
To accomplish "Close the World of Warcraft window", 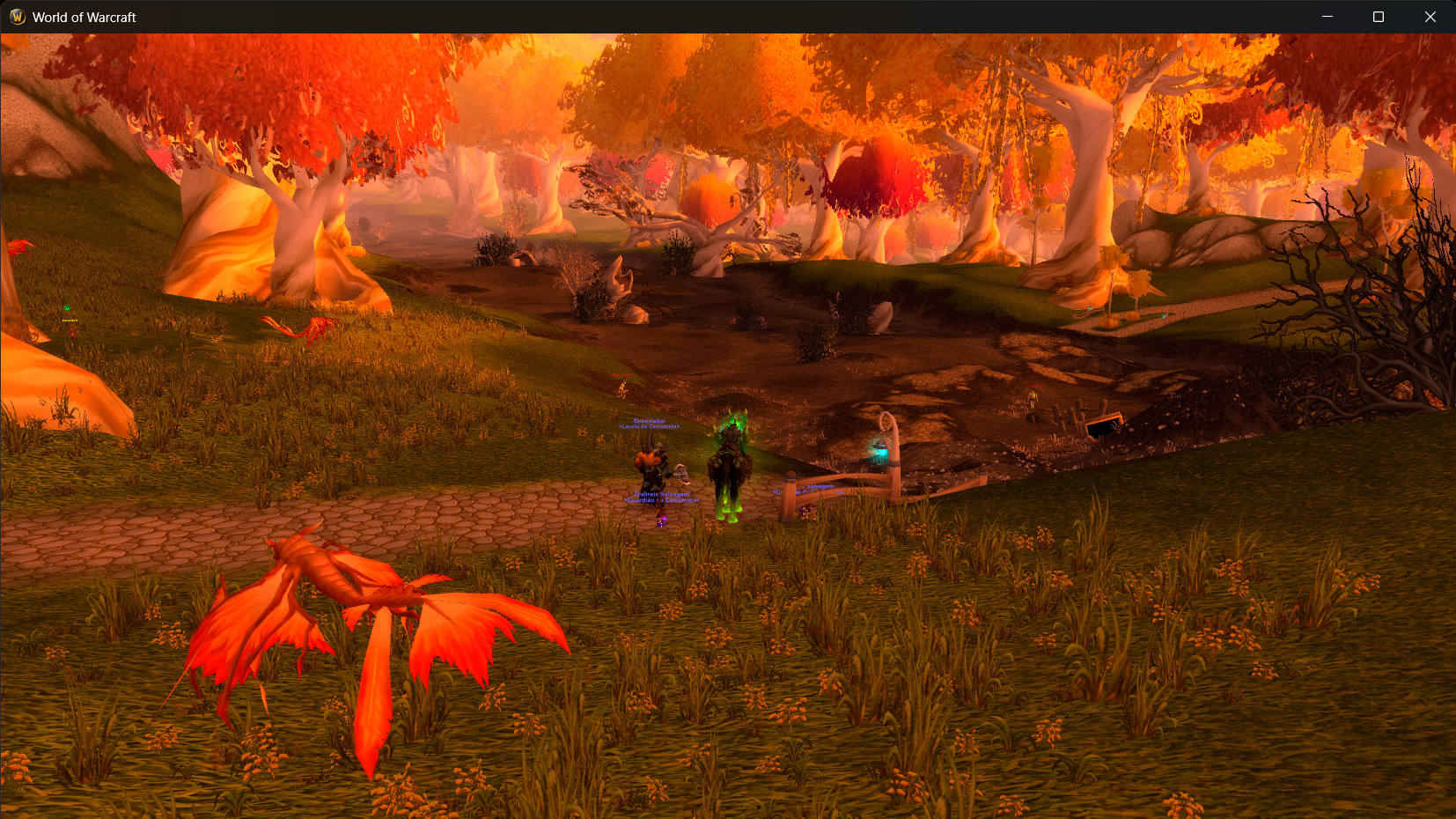I will coord(1430,17).
